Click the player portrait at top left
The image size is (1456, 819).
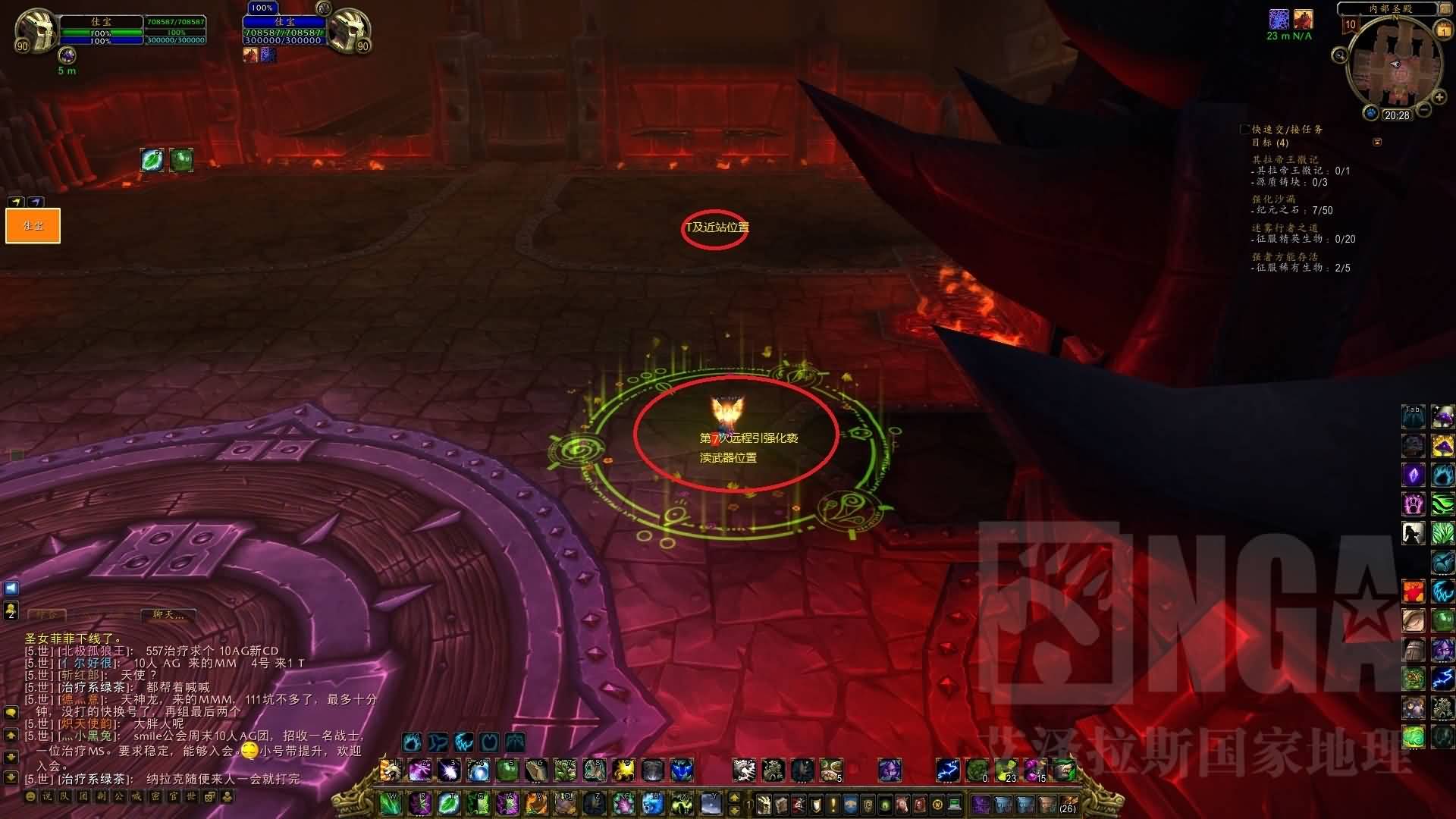click(x=36, y=29)
